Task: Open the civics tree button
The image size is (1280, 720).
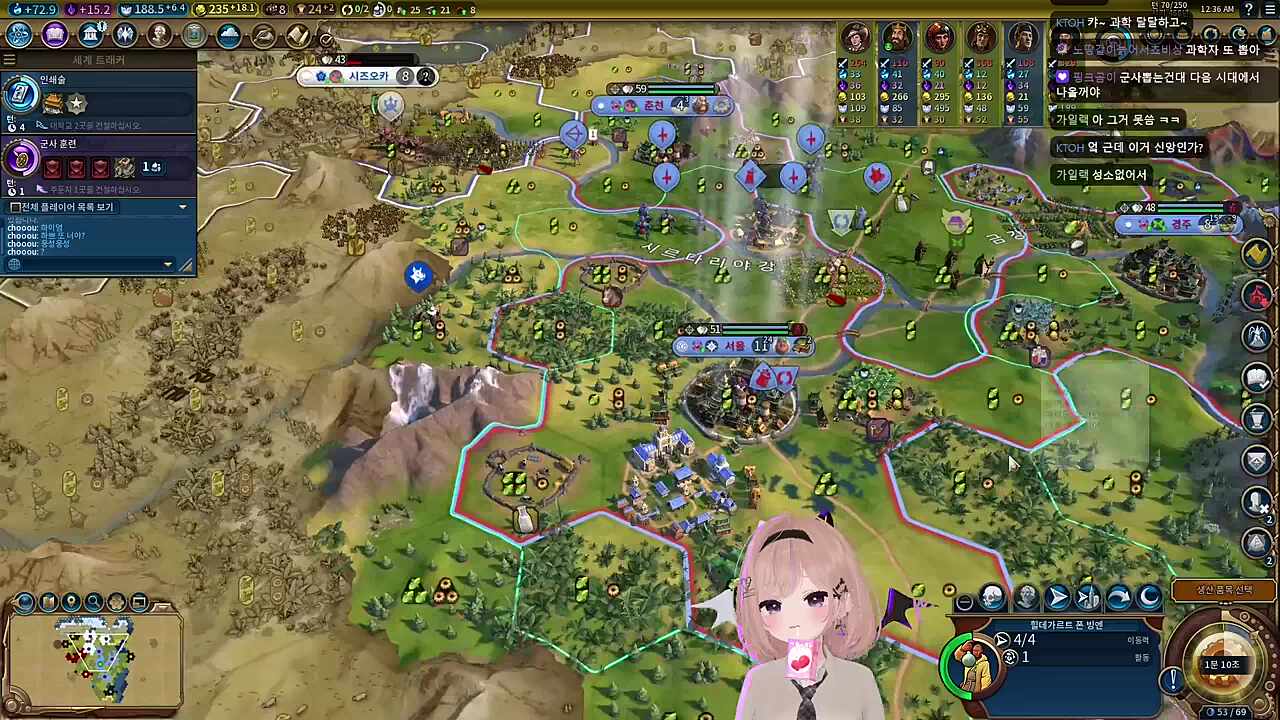Action: coord(54,35)
